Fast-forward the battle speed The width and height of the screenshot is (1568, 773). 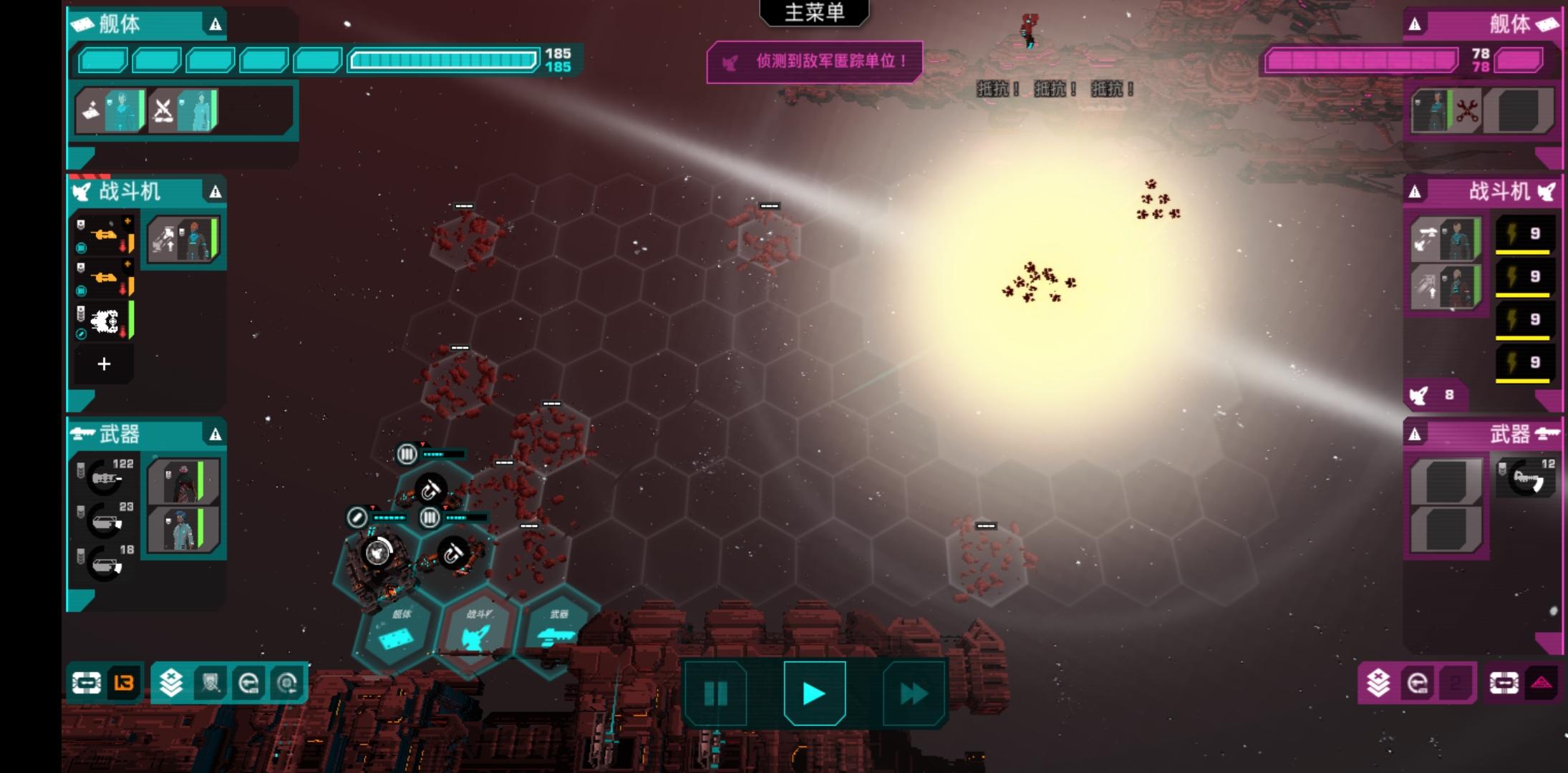click(913, 693)
